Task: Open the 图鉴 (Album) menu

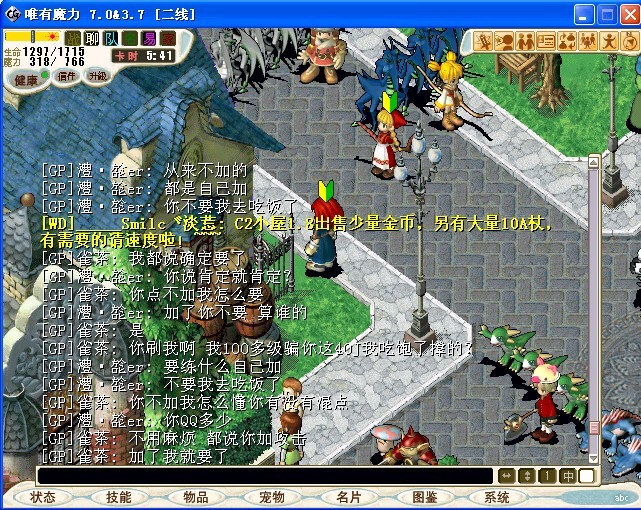Action: pyautogui.click(x=424, y=497)
